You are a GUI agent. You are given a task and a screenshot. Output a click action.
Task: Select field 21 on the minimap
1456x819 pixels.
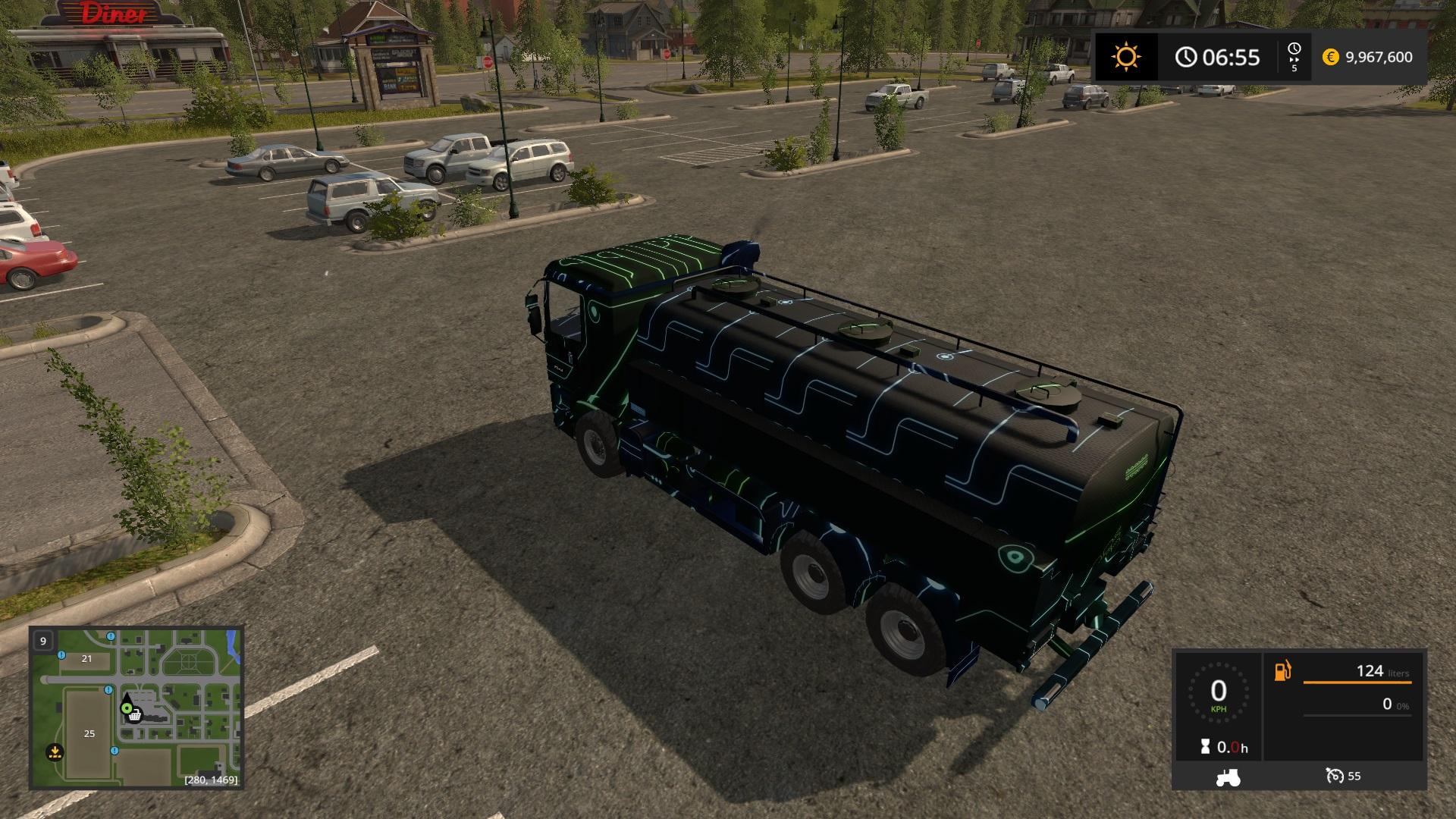[x=86, y=658]
